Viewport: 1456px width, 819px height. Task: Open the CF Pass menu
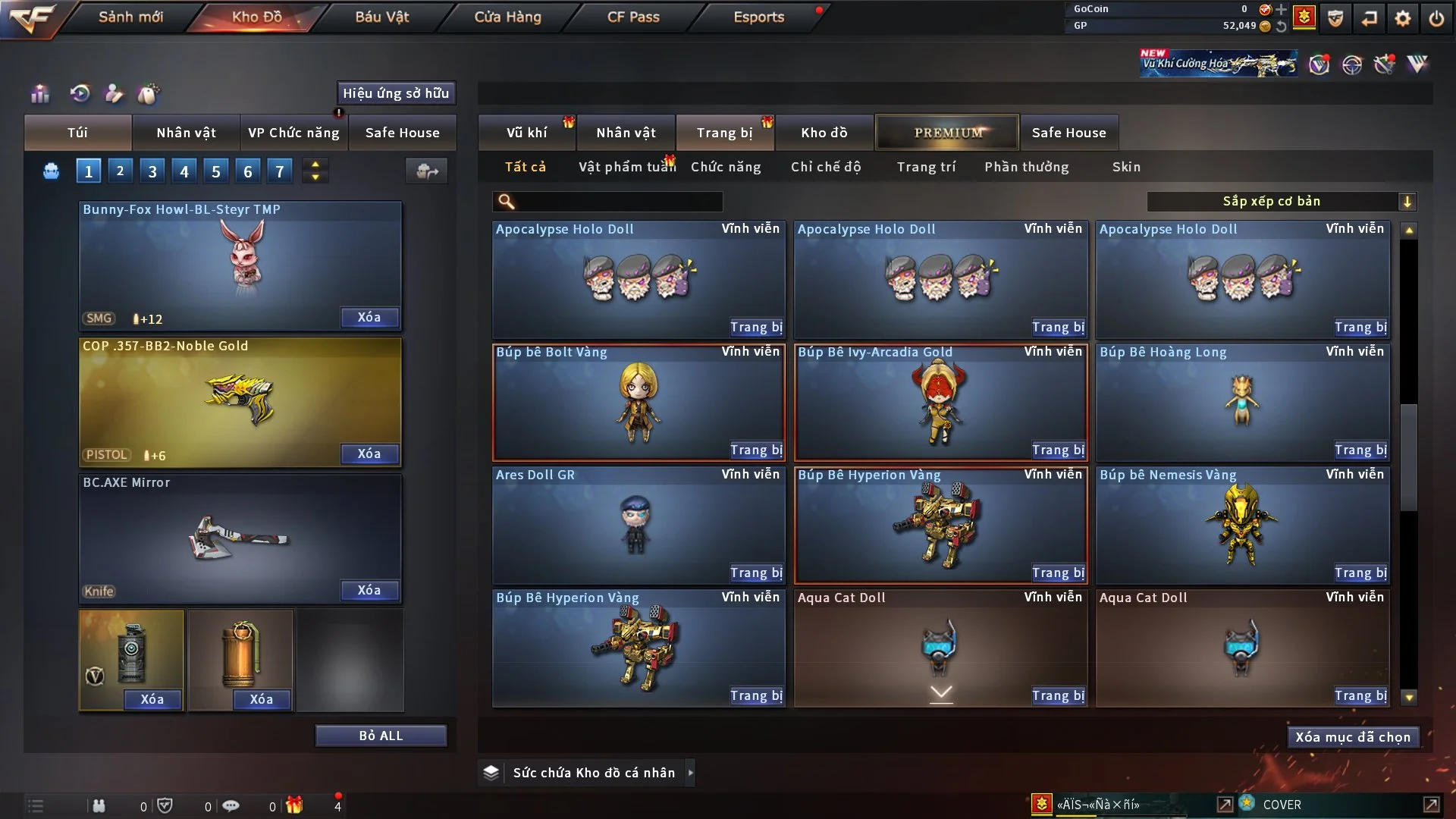point(633,17)
